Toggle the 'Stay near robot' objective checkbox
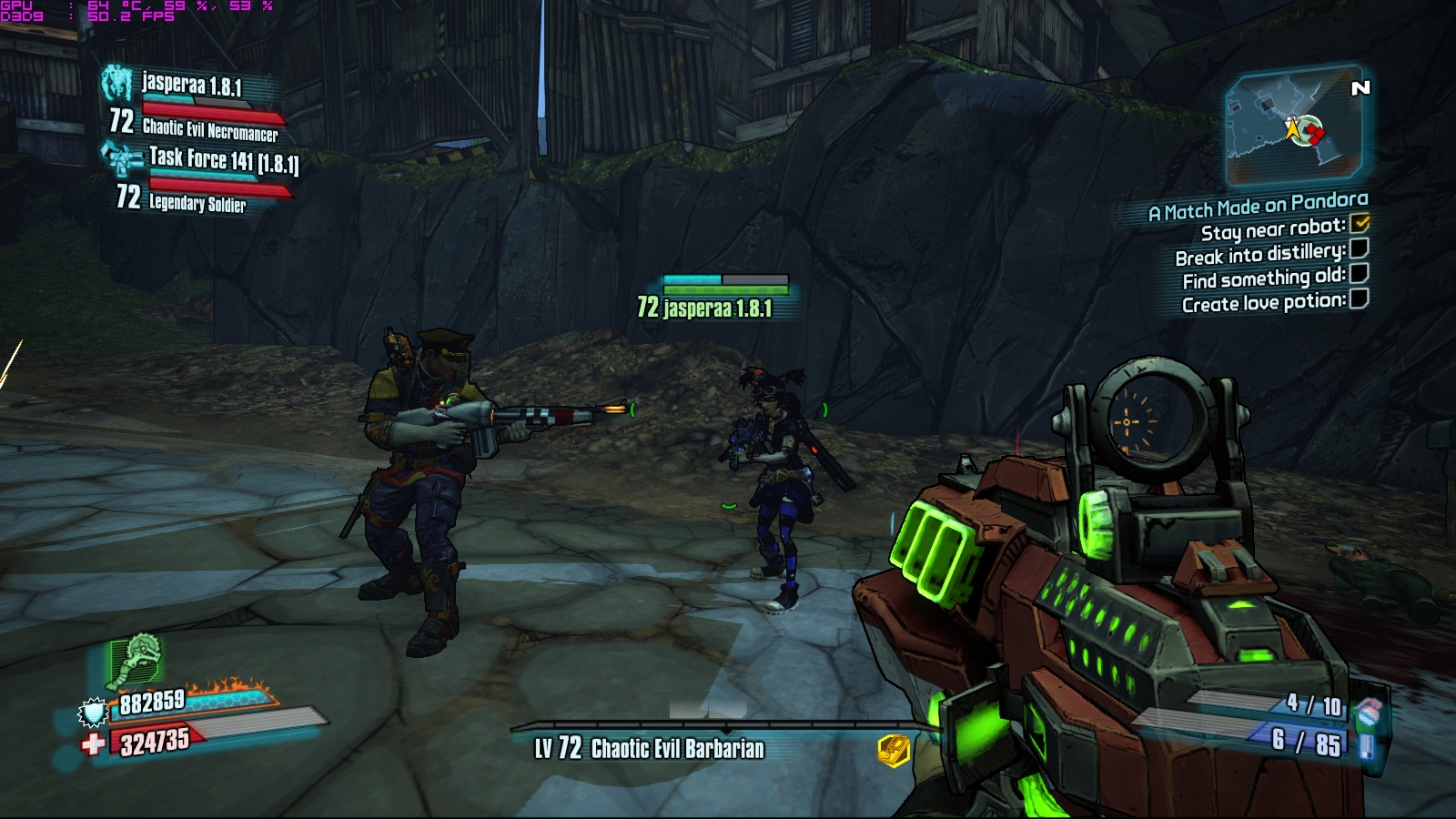The height and width of the screenshot is (819, 1456). tap(1360, 223)
